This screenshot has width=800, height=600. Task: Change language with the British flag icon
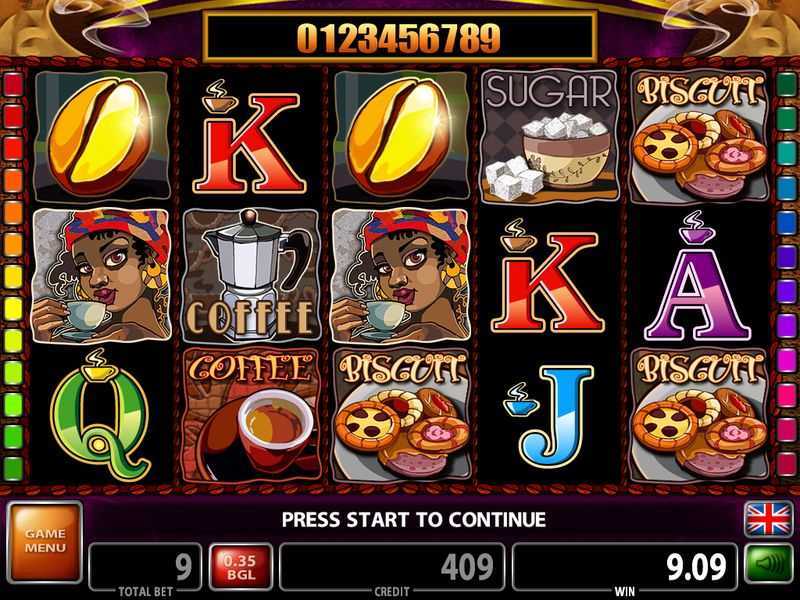[768, 520]
